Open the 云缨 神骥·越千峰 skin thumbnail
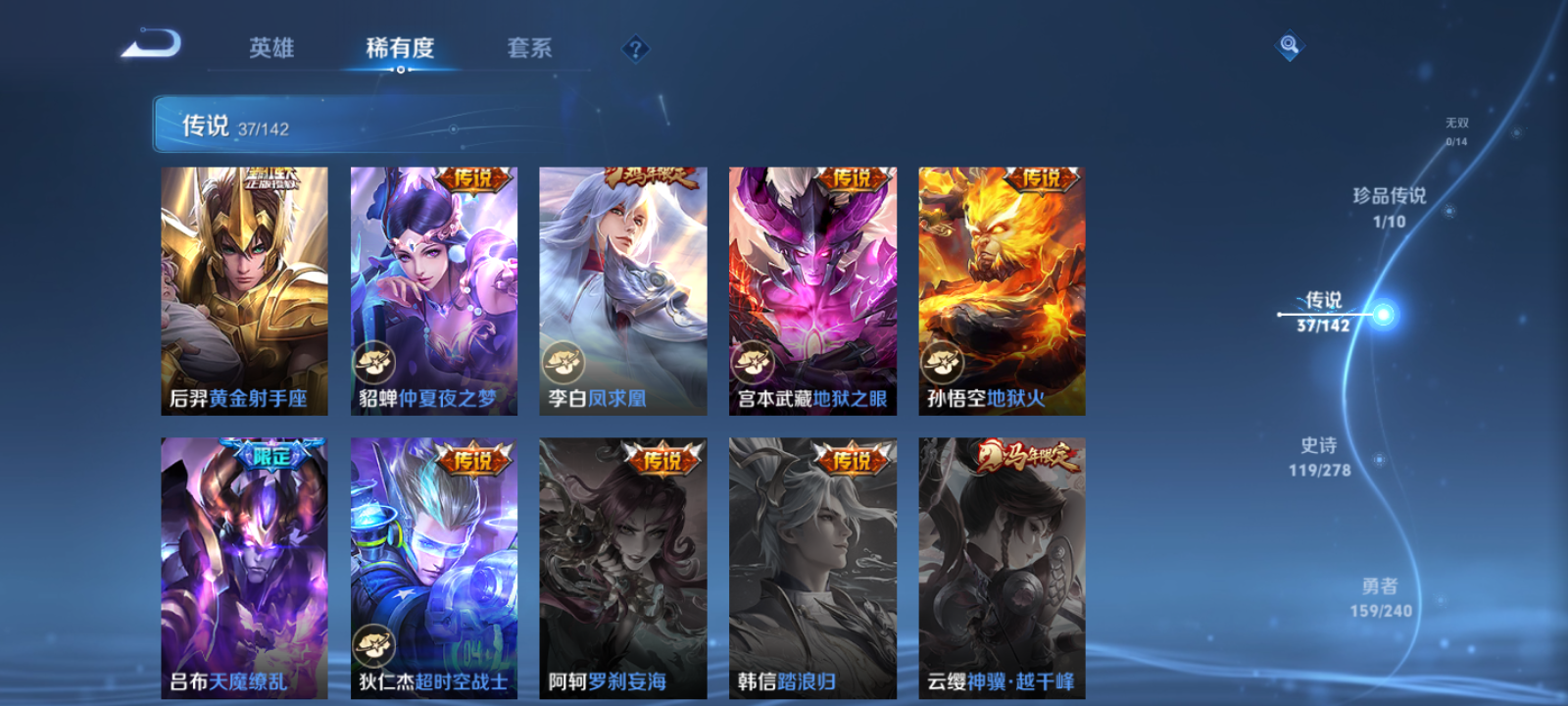Image resolution: width=1568 pixels, height=706 pixels. coord(1002,569)
